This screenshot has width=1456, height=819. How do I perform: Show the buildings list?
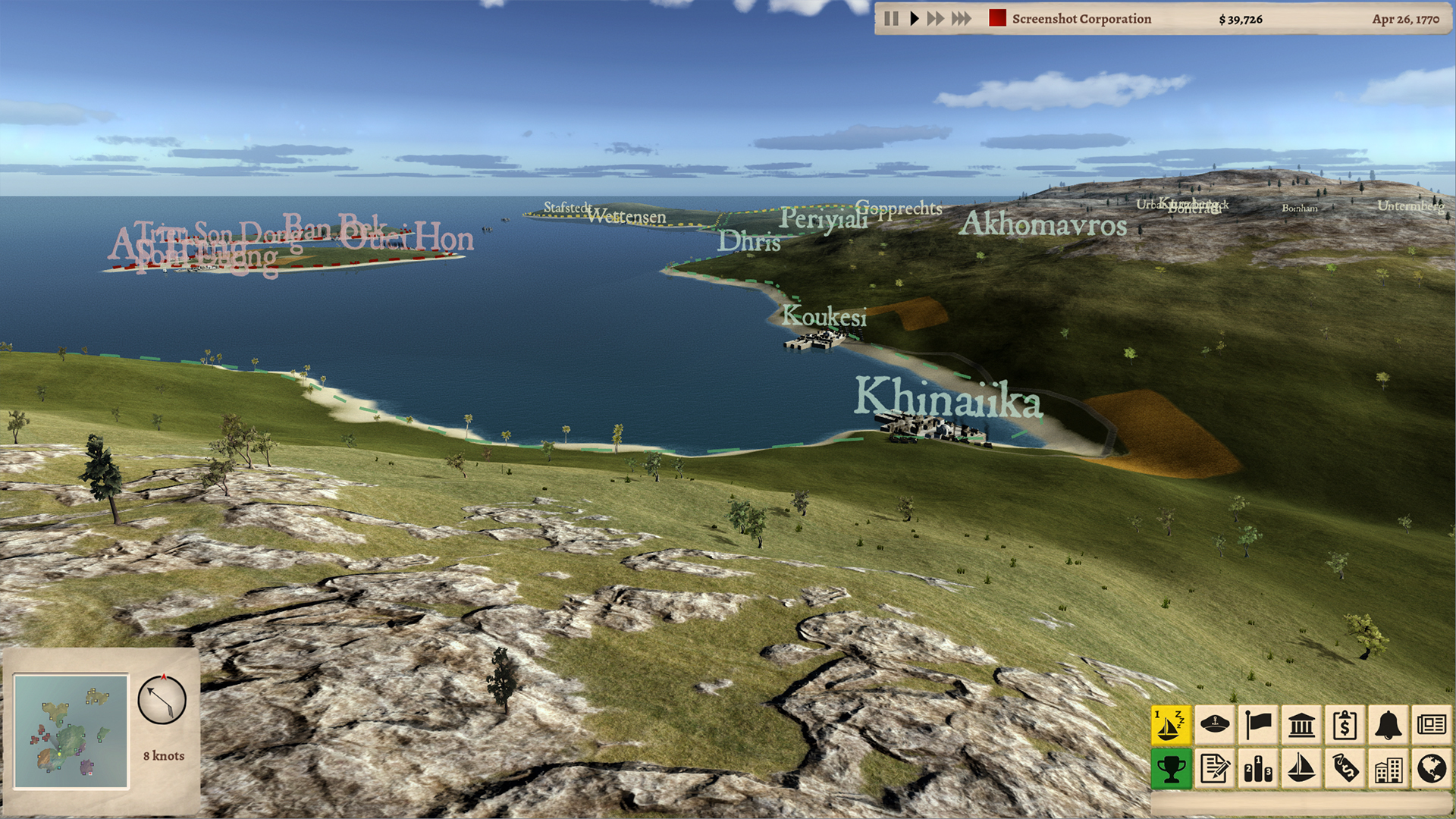1388,769
